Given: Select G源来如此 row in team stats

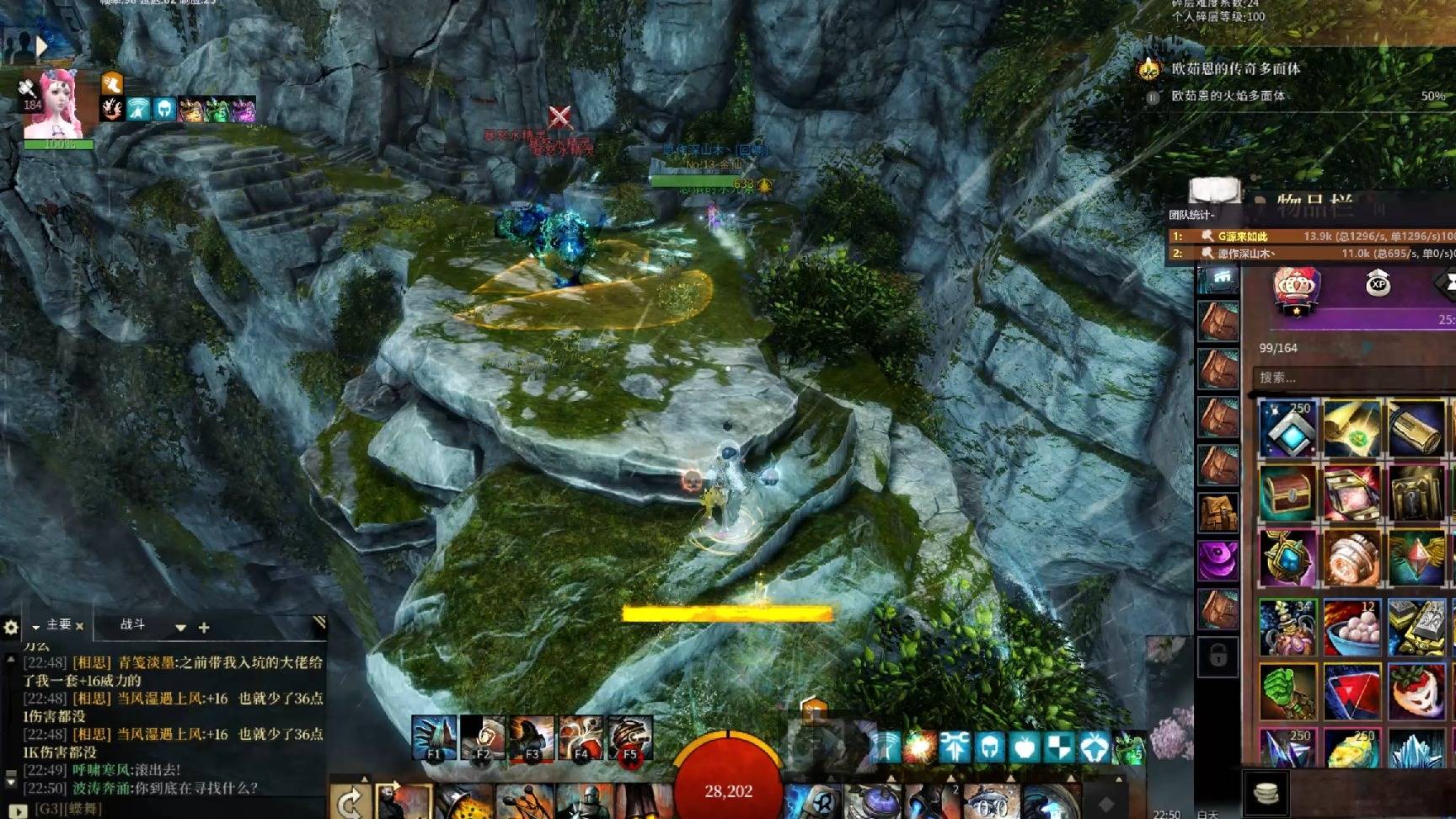Looking at the screenshot, I should click(1310, 236).
